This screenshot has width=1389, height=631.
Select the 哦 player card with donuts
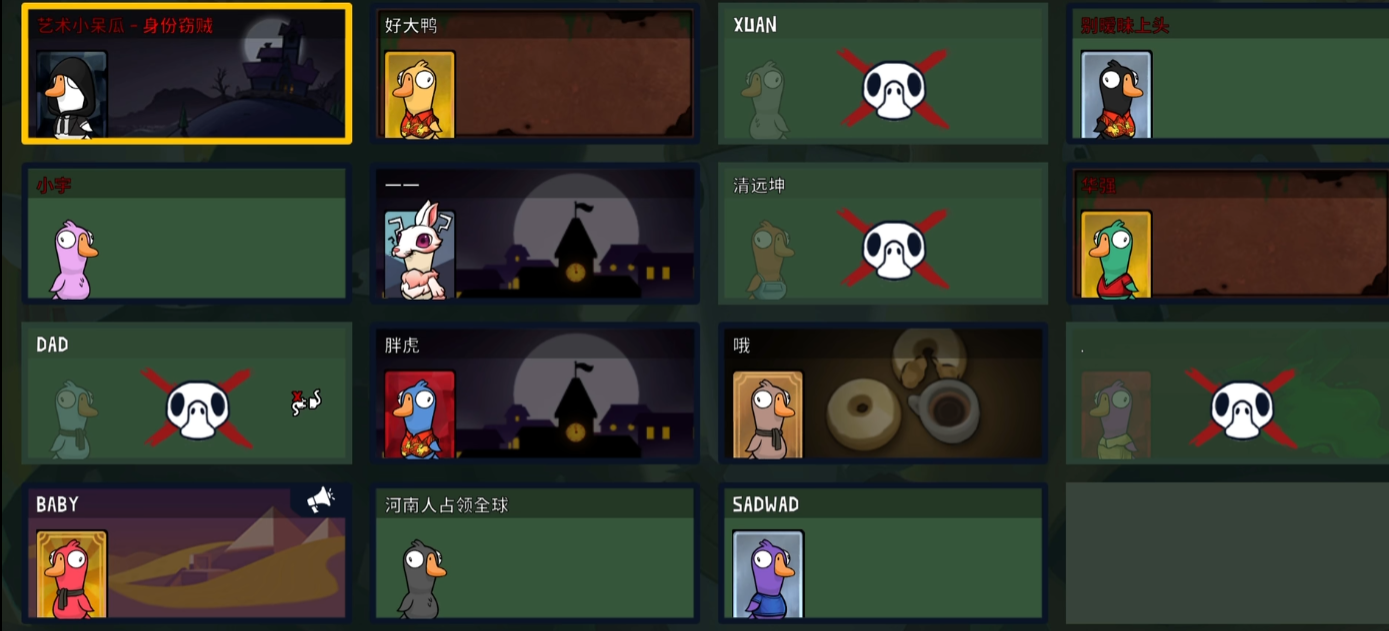[x=883, y=393]
